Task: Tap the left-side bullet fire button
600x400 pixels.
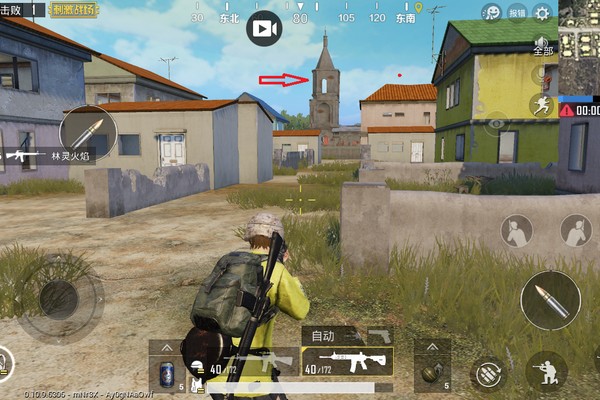Action: click(88, 134)
